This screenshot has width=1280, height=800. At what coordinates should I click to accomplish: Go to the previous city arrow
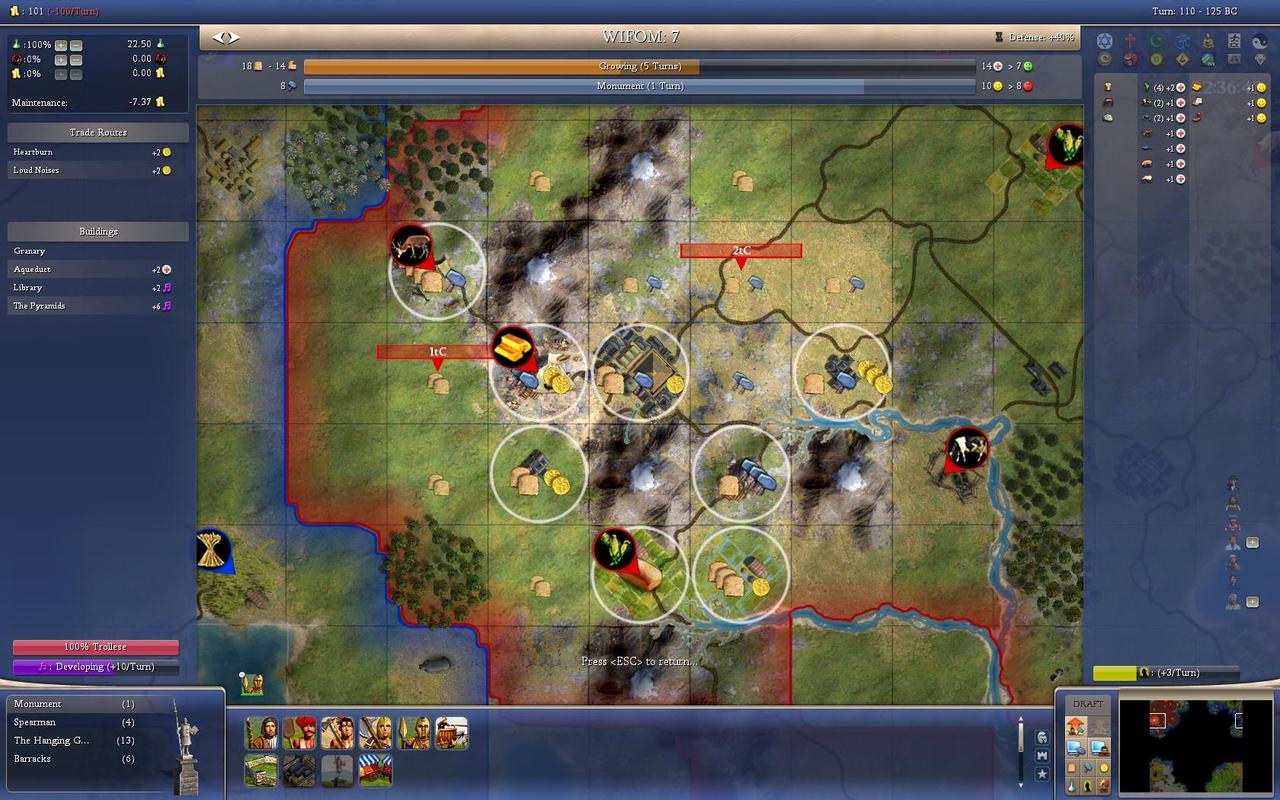pyautogui.click(x=218, y=37)
